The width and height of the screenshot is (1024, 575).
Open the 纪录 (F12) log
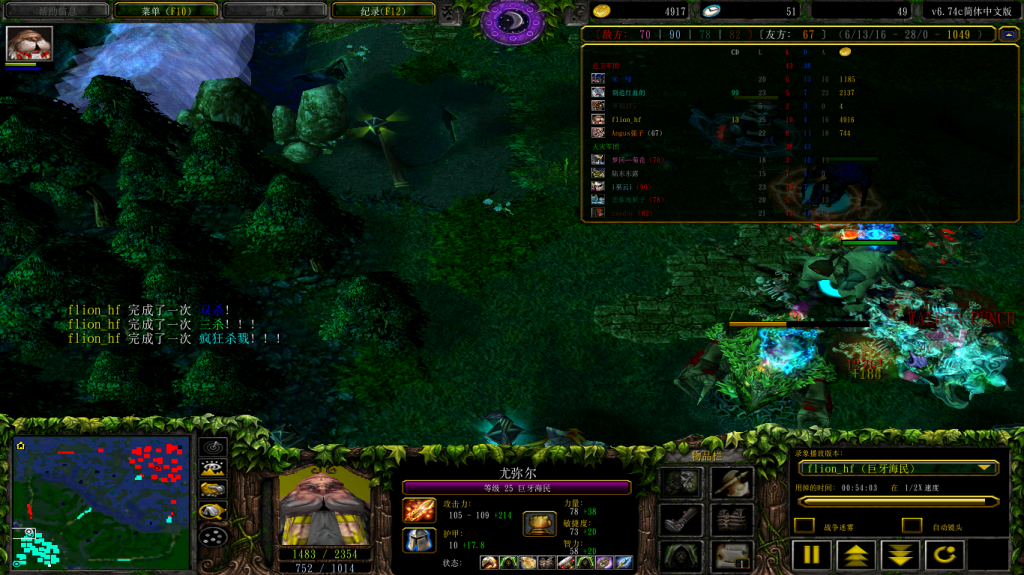coord(397,11)
